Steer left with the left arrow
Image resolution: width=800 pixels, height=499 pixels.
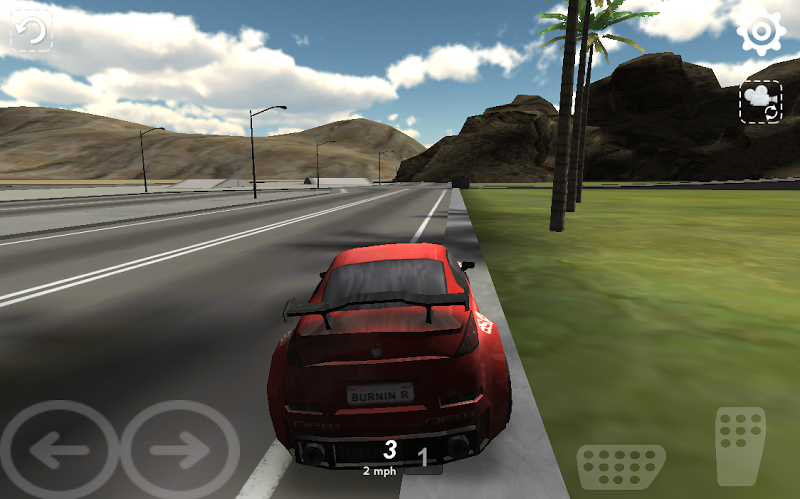point(60,450)
